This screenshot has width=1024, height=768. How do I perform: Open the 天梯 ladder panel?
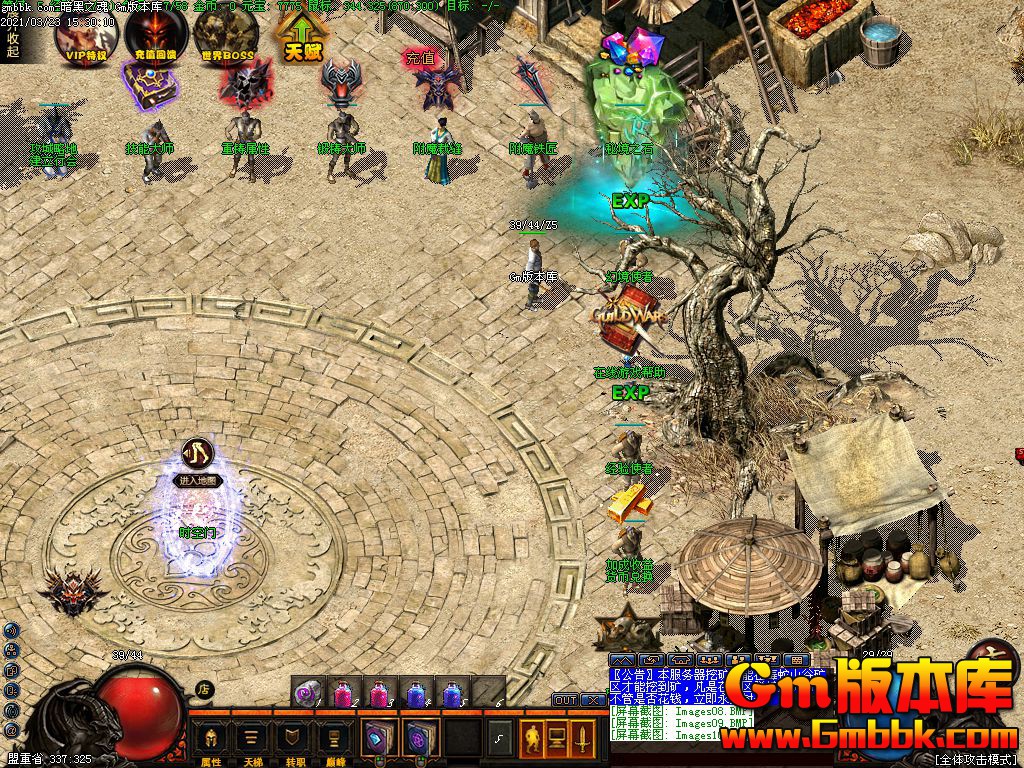click(x=253, y=741)
